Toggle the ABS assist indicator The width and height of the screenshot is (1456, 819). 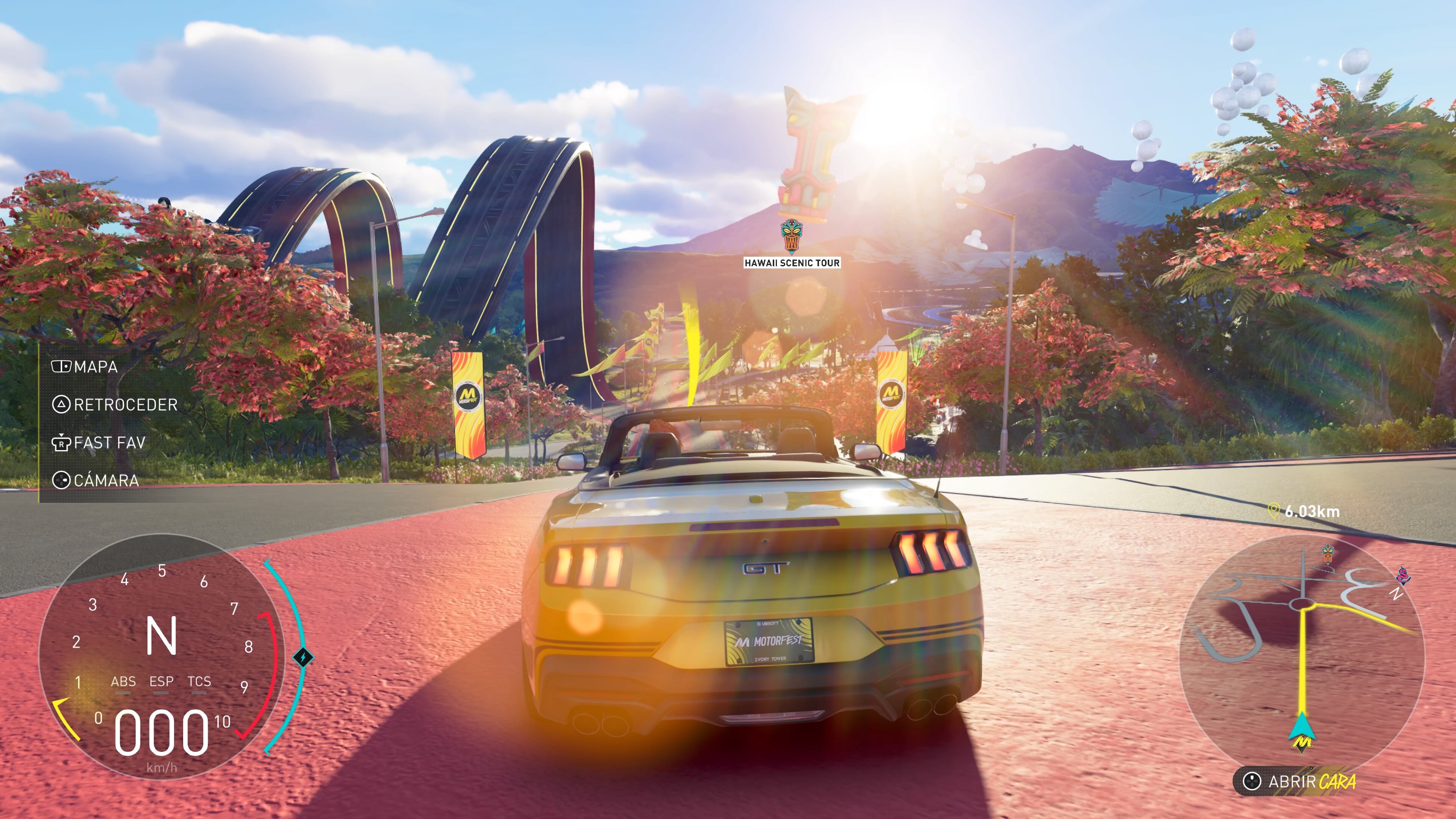124,682
